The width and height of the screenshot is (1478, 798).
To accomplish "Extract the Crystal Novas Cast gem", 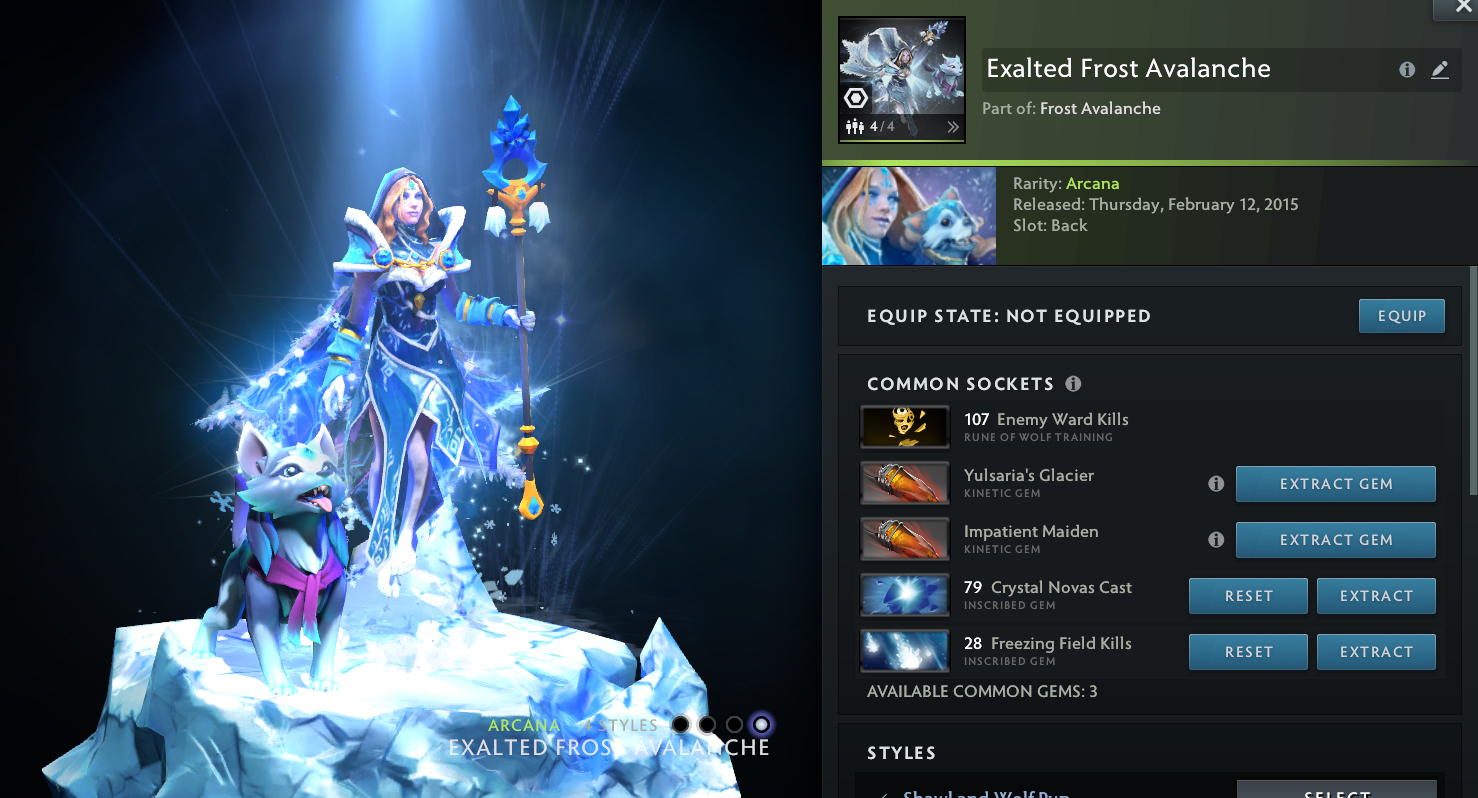I will (1376, 596).
